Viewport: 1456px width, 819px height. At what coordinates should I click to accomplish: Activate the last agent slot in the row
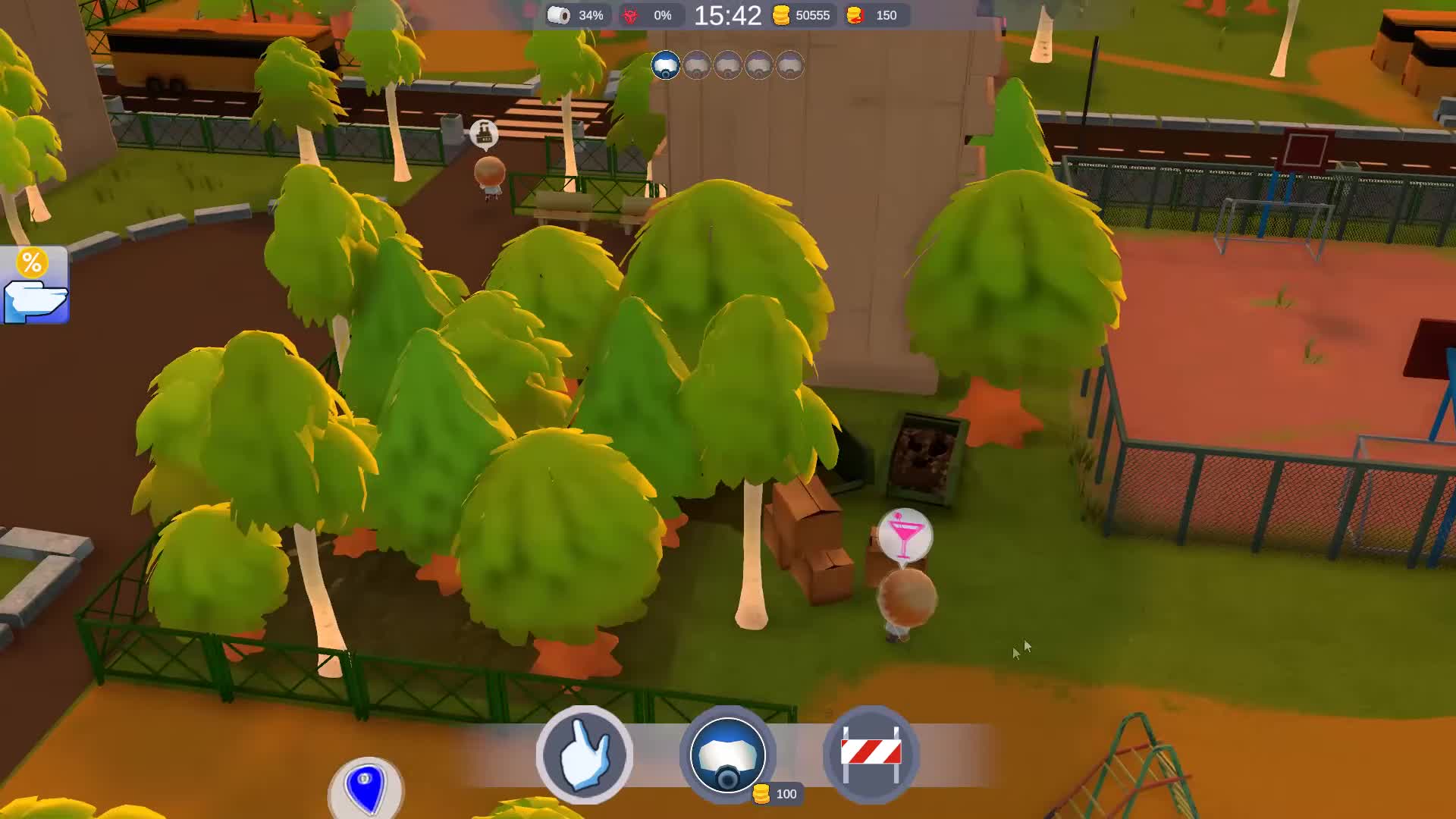789,65
